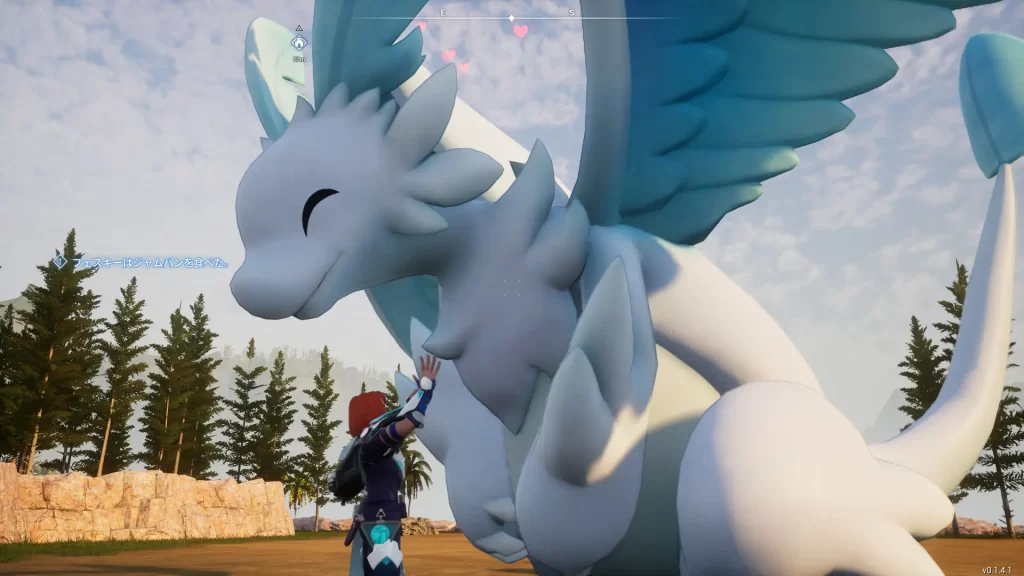Click the base house marker icon
The width and height of the screenshot is (1024, 576).
pyautogui.click(x=298, y=43)
